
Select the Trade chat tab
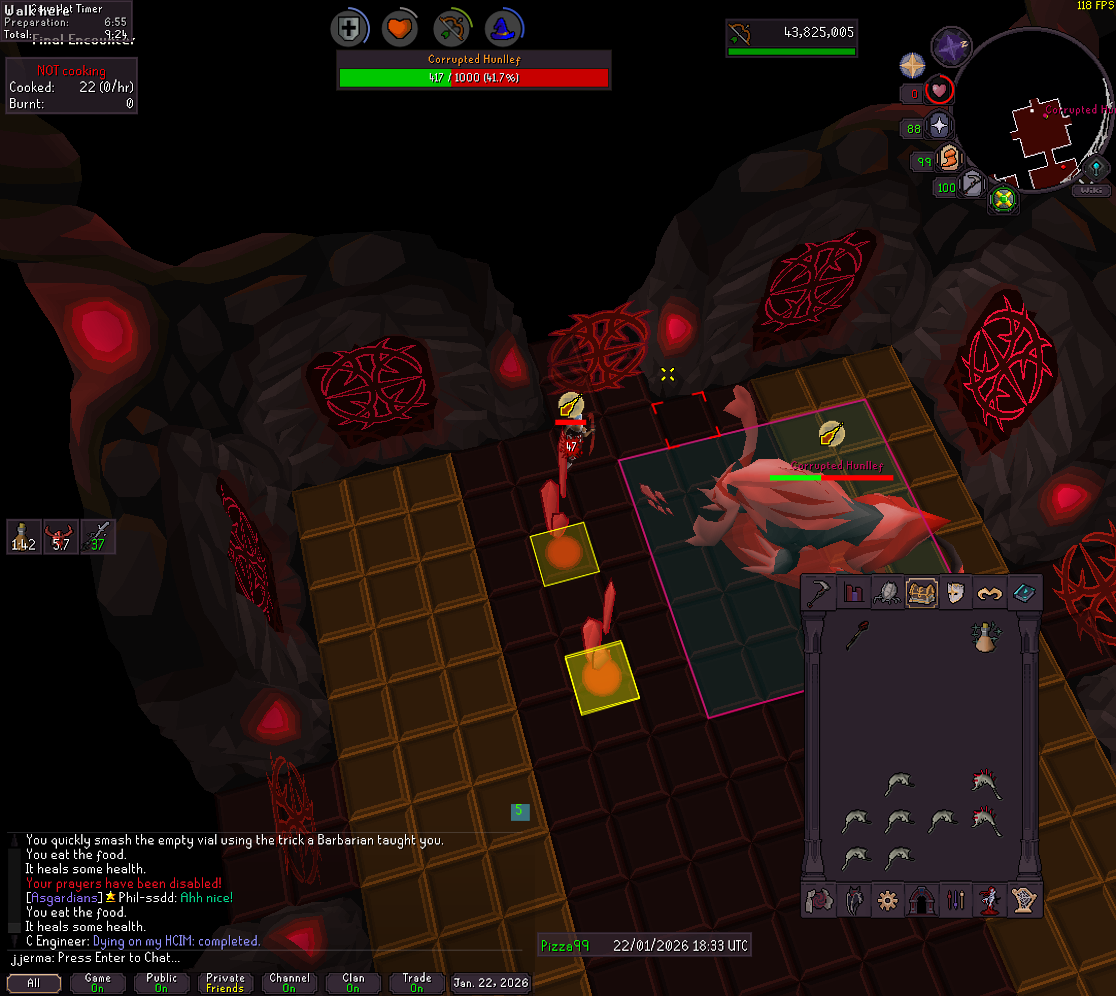click(417, 983)
